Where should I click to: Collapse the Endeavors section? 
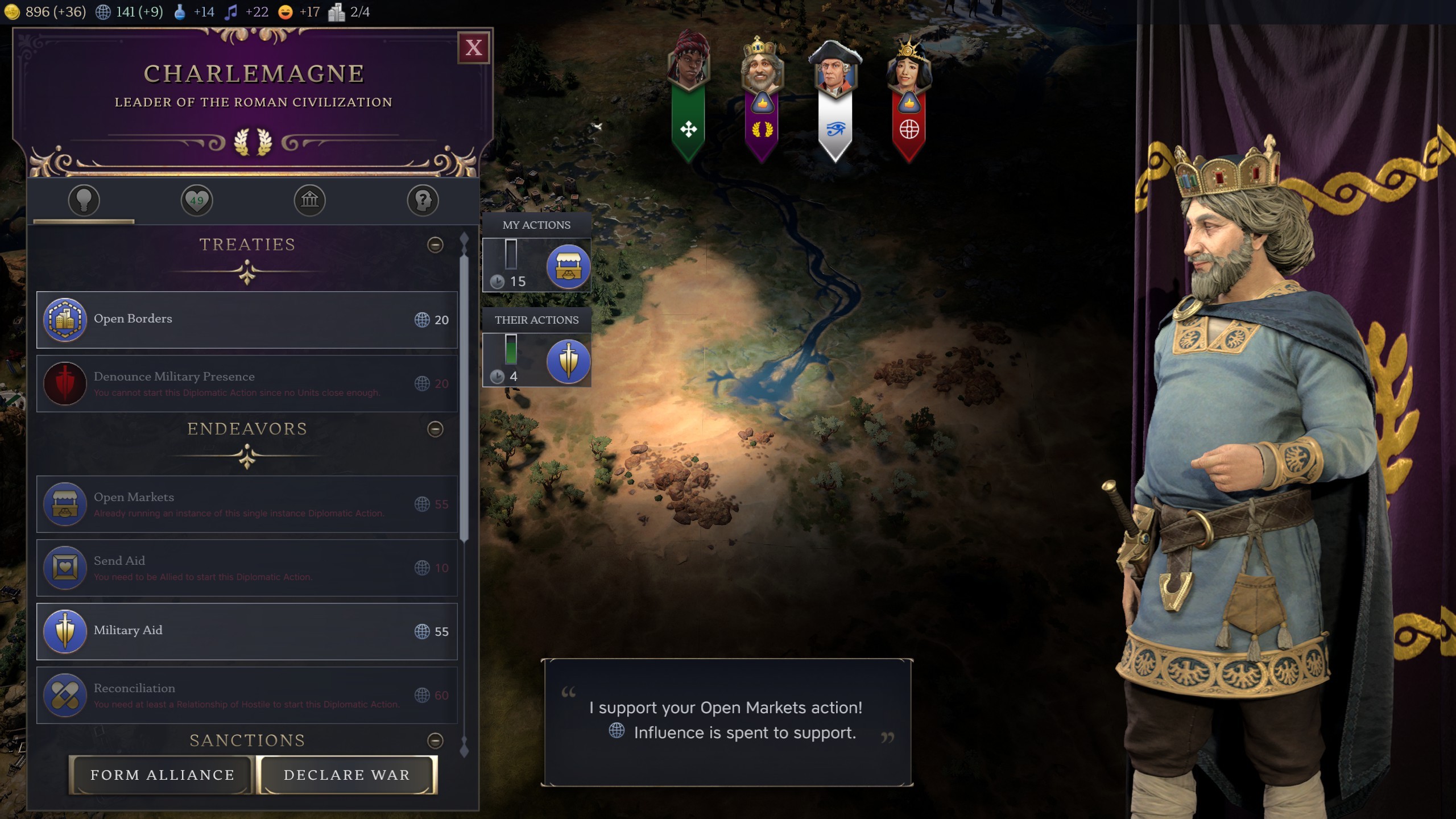pos(435,429)
